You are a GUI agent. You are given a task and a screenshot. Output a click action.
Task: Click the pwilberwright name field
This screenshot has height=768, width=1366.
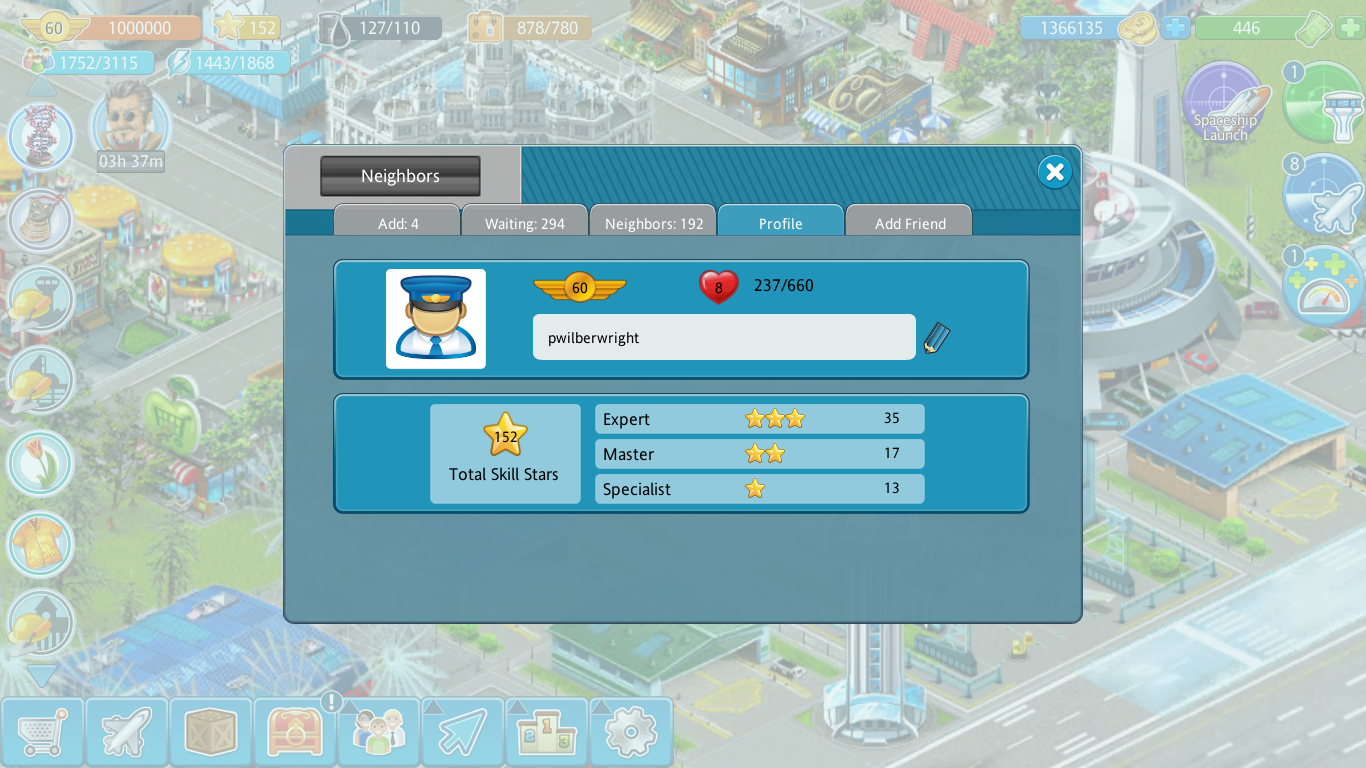(723, 338)
